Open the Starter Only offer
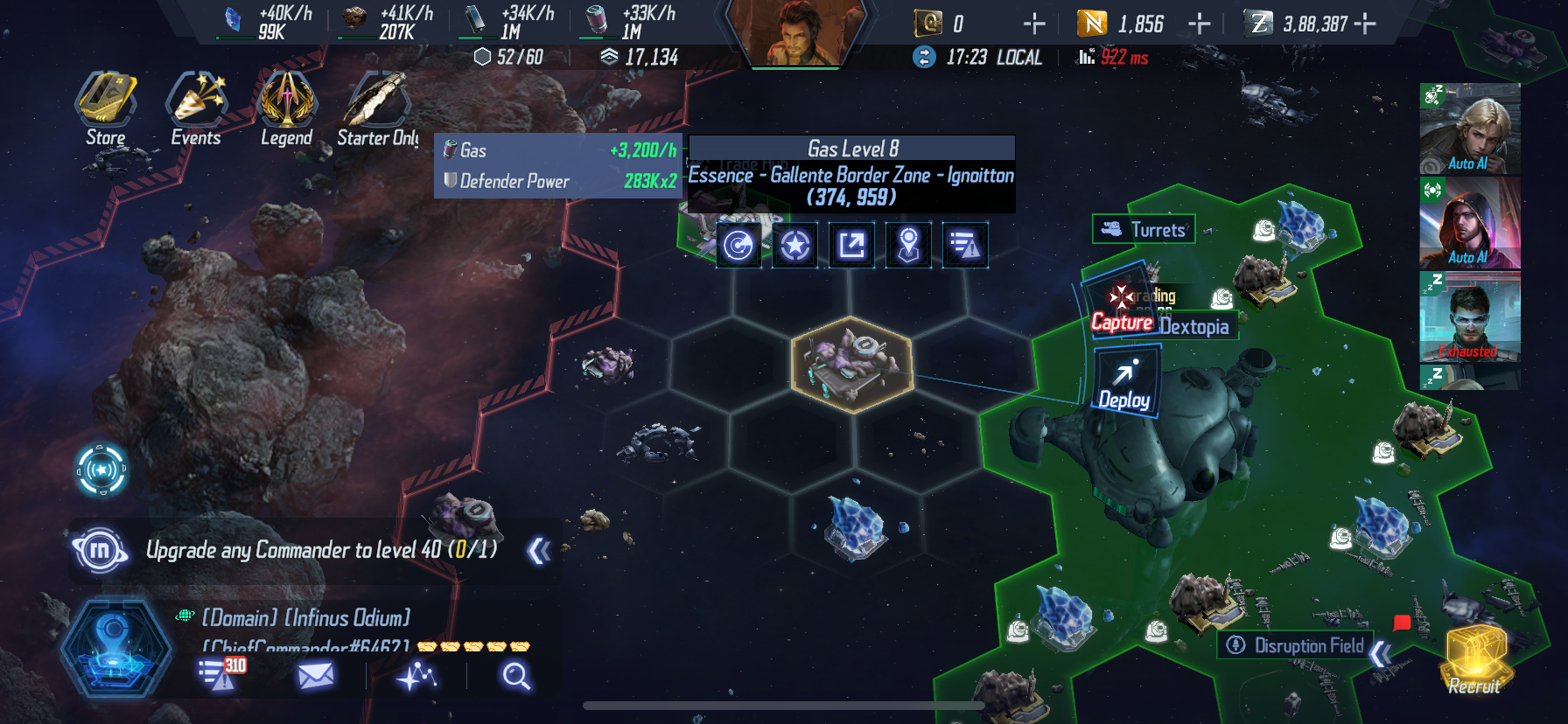The height and width of the screenshot is (724, 1568). coord(377,109)
